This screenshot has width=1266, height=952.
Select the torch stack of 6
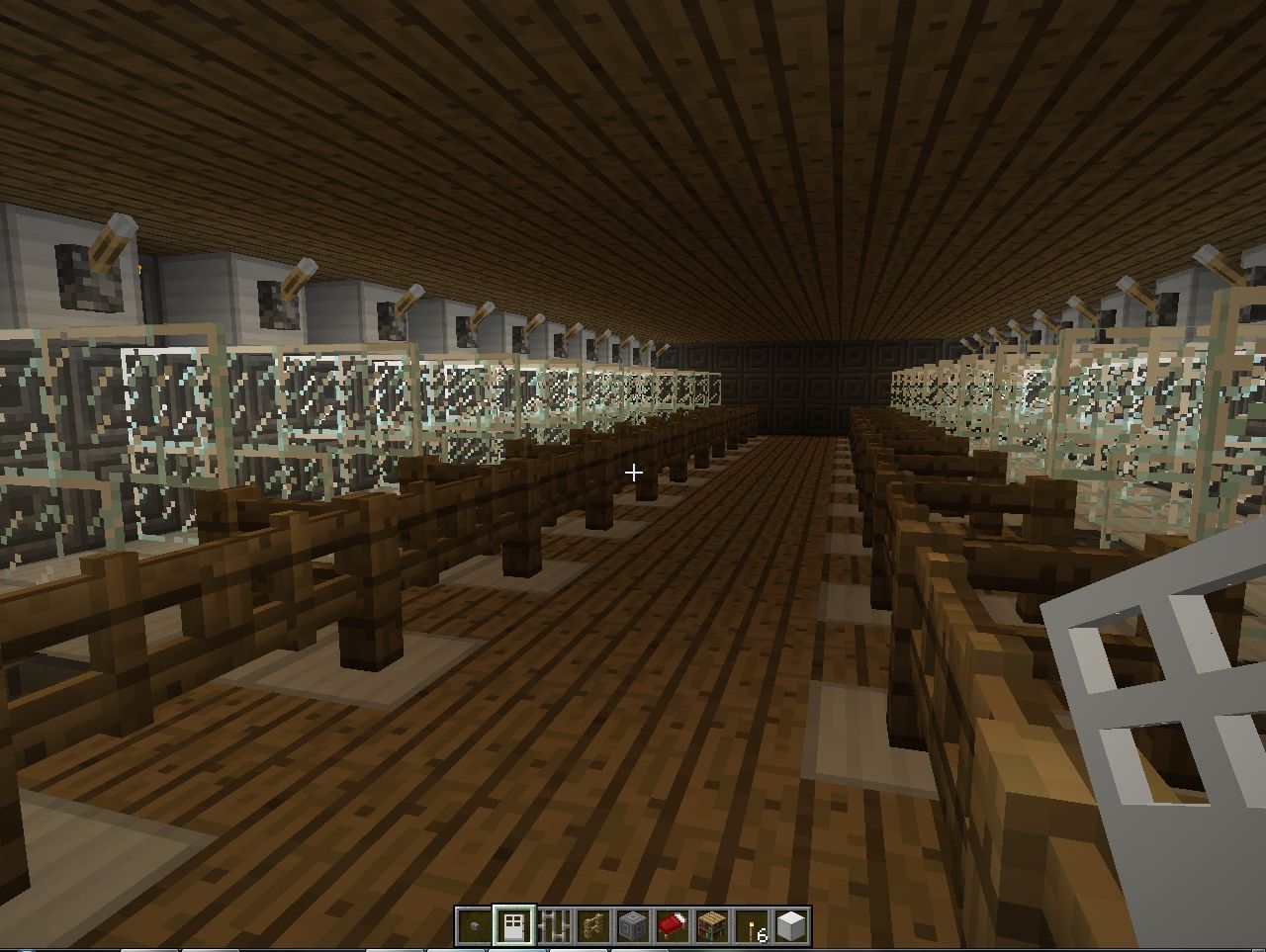pos(753,926)
